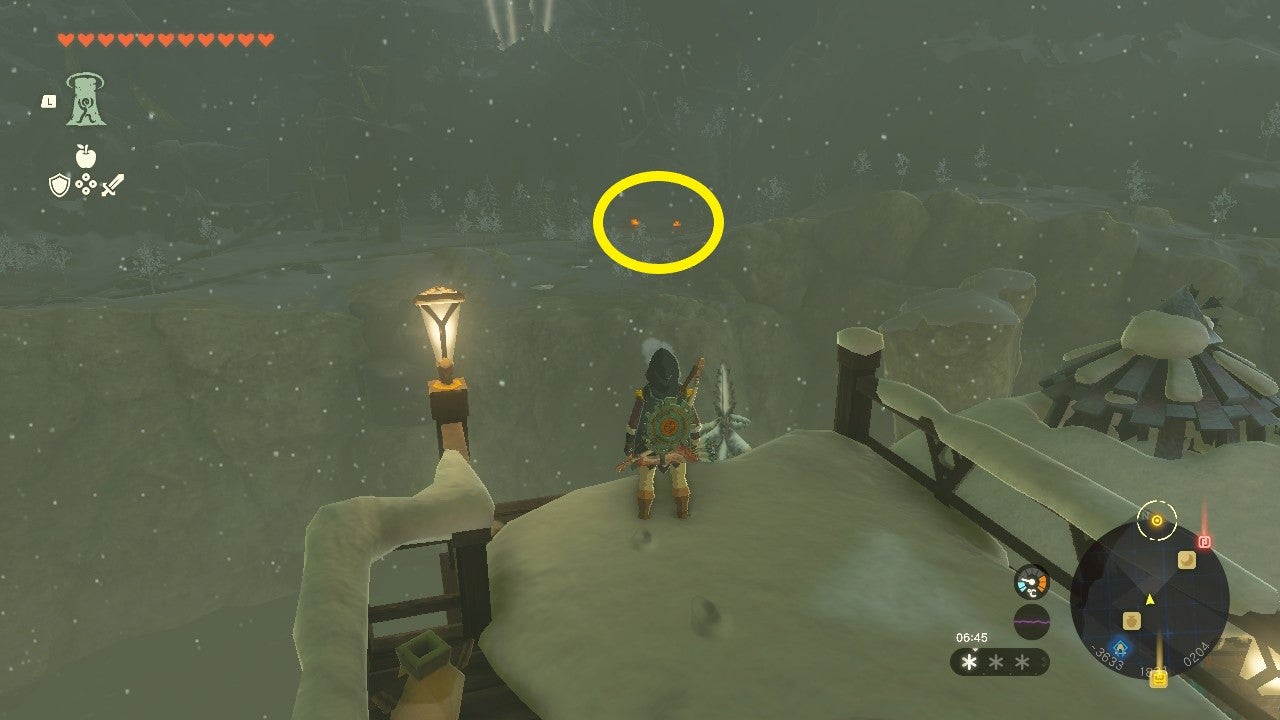Click the yellow player arrow on the minimap
1280x720 pixels.
click(1149, 599)
